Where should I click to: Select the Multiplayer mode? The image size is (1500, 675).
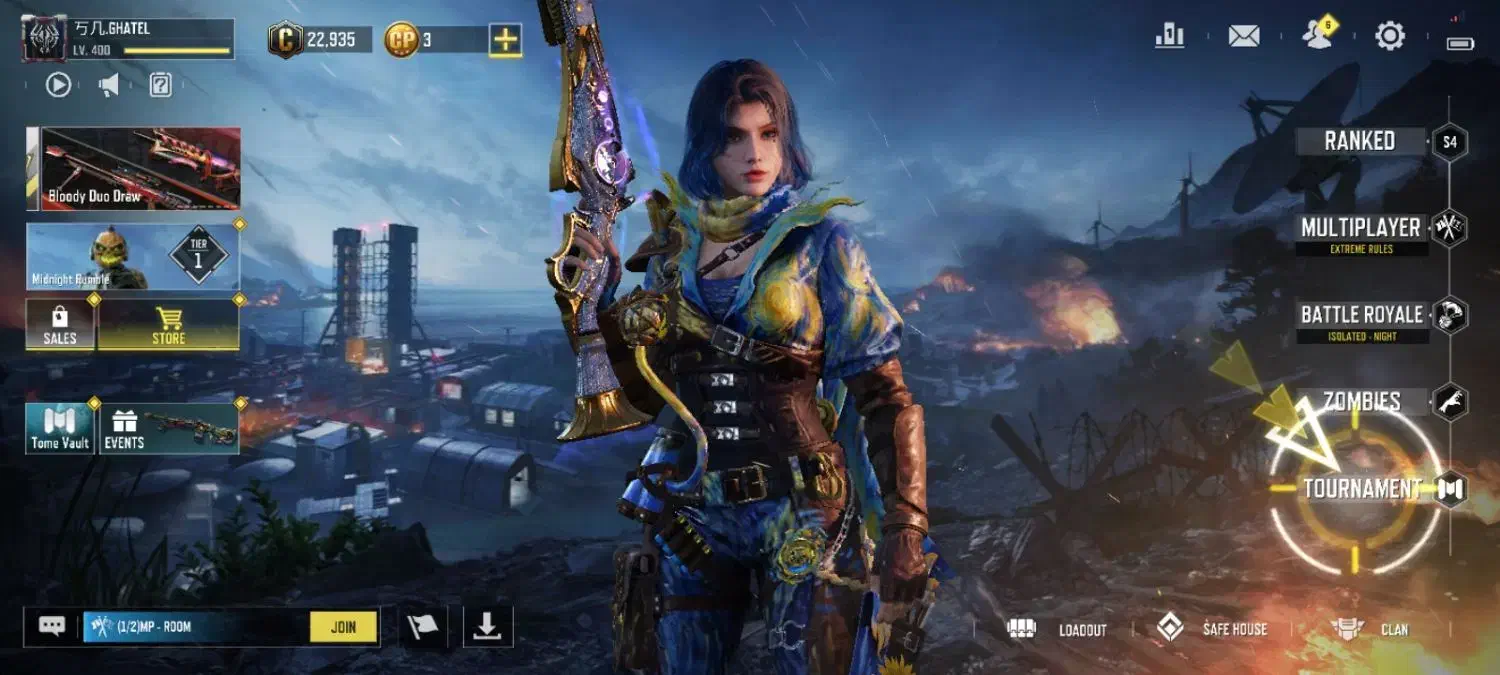[x=1360, y=229]
